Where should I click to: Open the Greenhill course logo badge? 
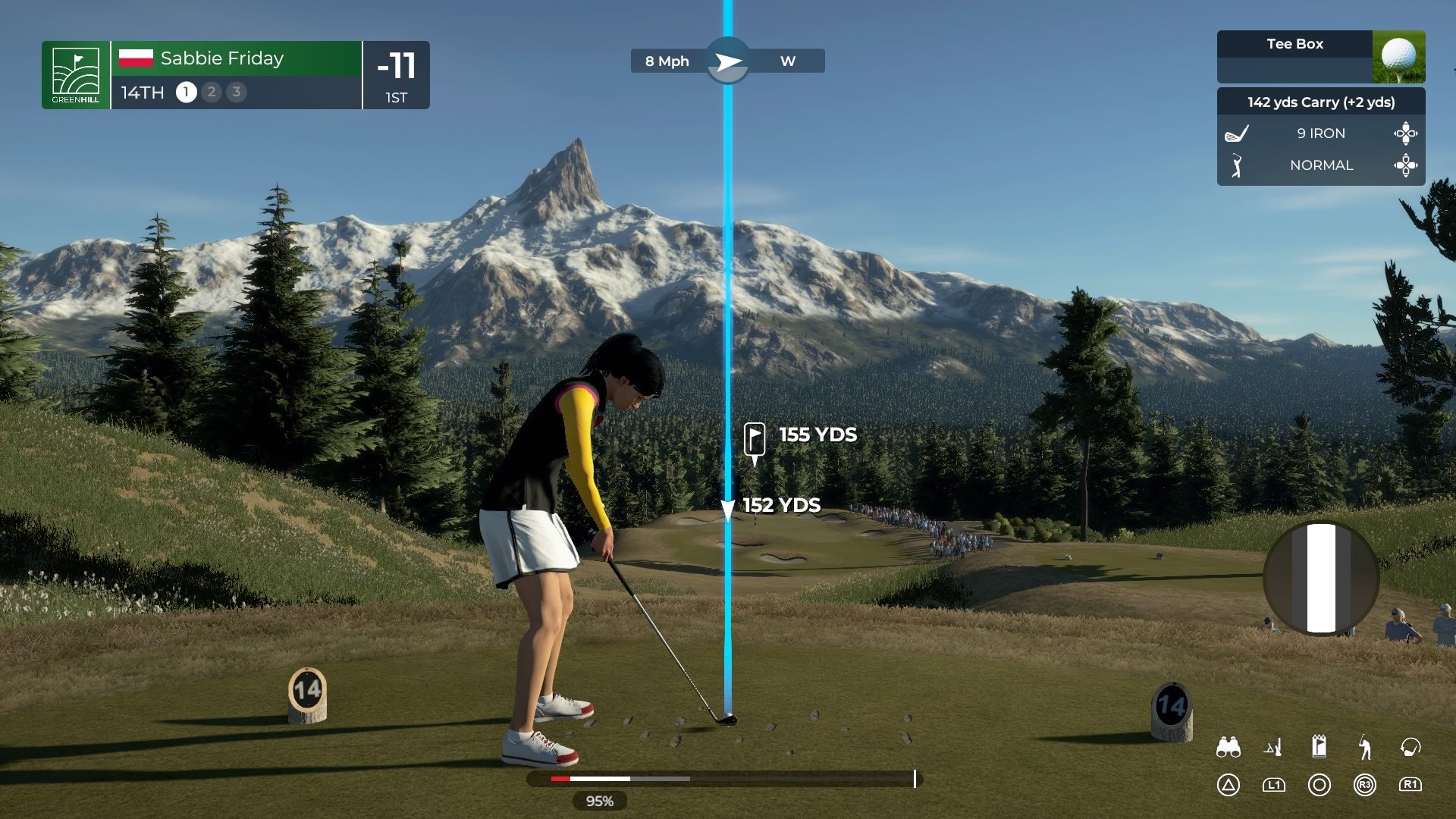tap(76, 75)
